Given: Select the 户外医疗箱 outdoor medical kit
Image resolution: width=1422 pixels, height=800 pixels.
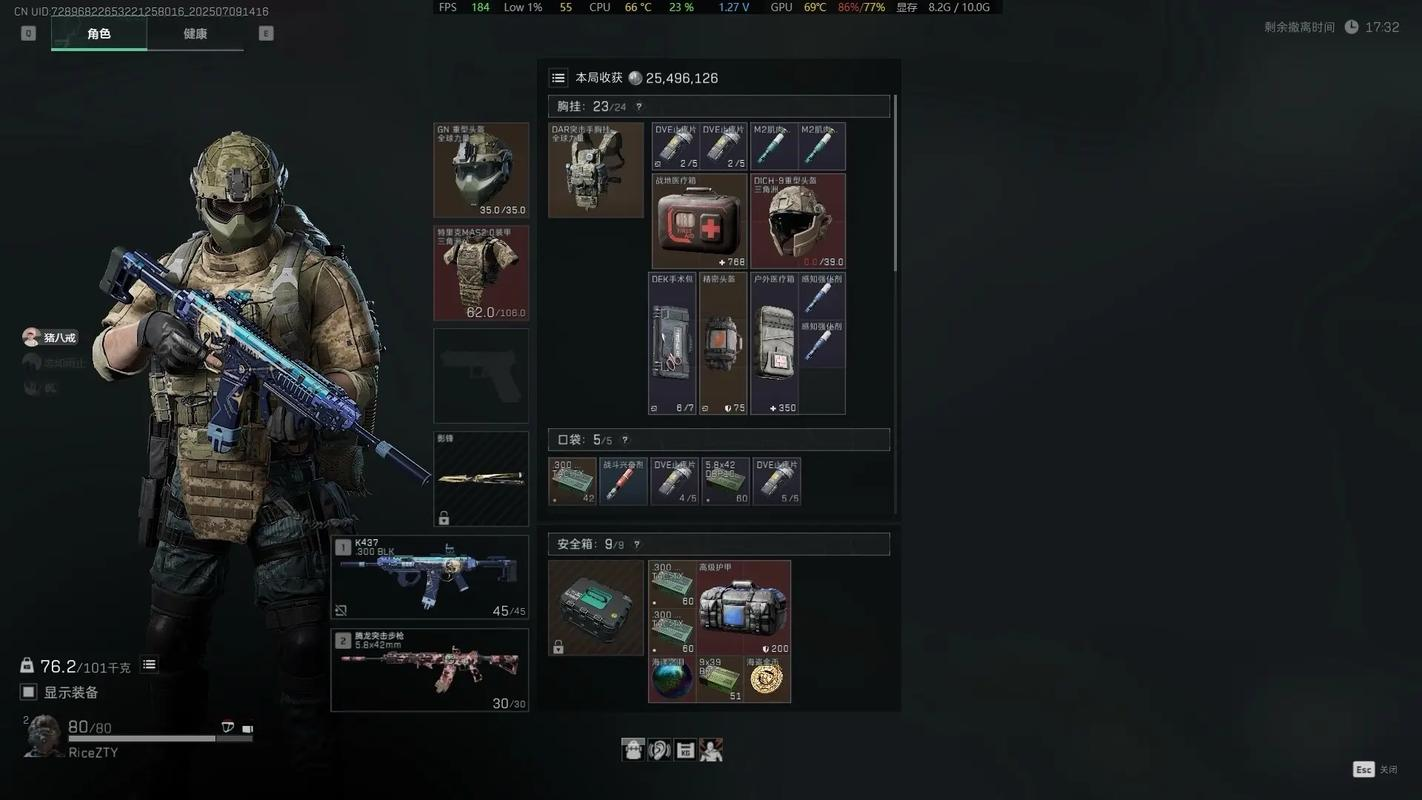Looking at the screenshot, I should pos(774,343).
